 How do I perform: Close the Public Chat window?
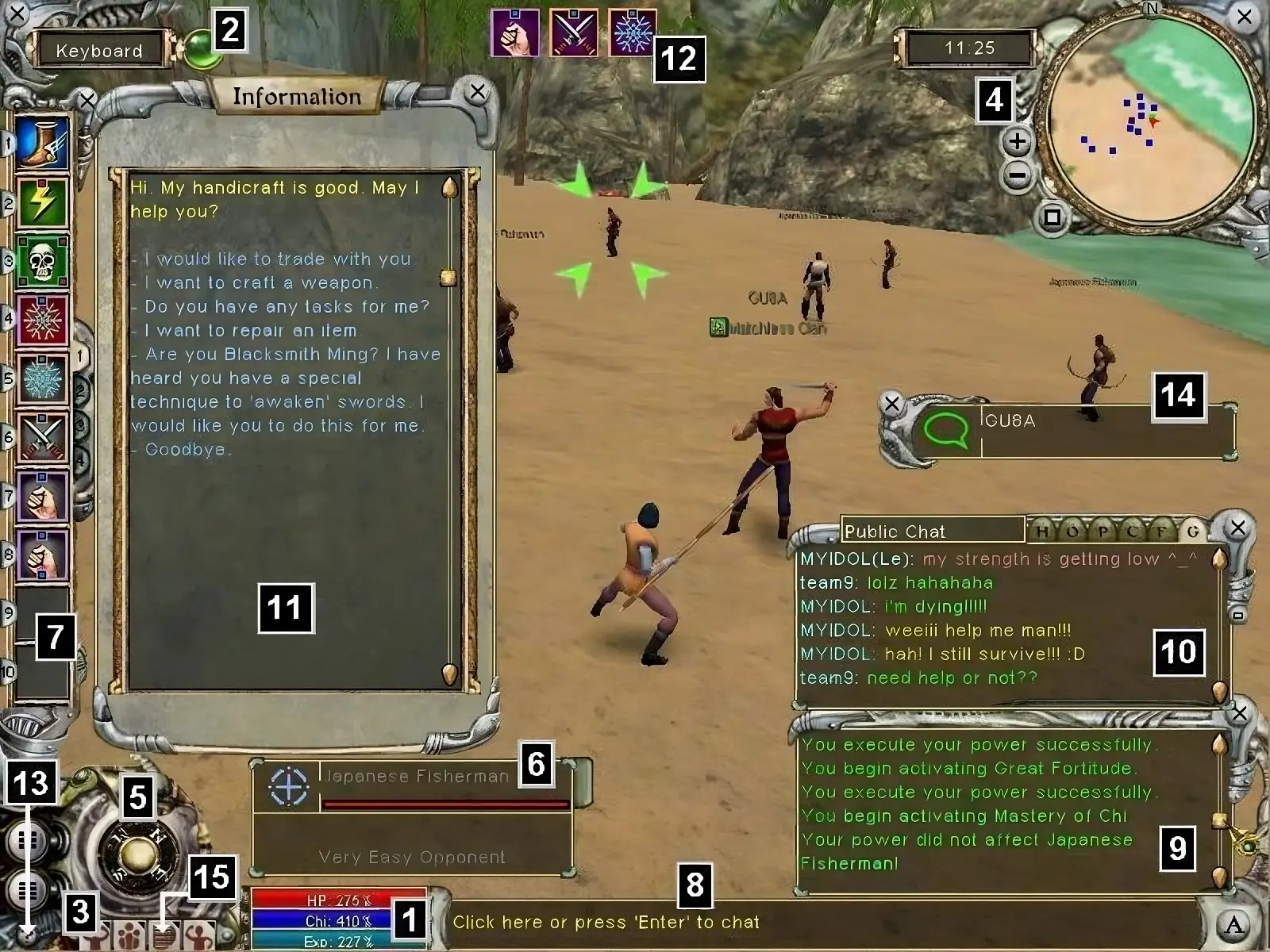click(1237, 528)
